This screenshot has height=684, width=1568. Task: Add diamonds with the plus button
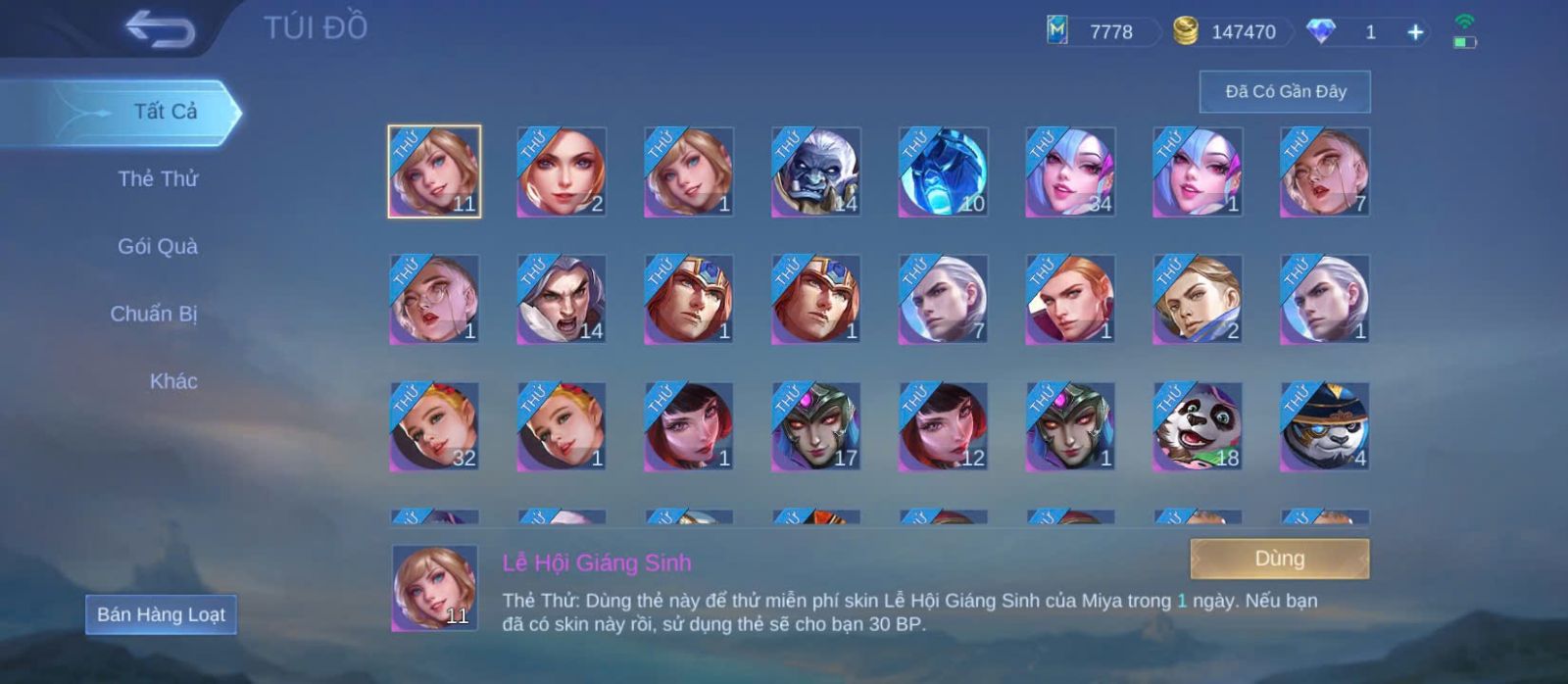point(1415,32)
